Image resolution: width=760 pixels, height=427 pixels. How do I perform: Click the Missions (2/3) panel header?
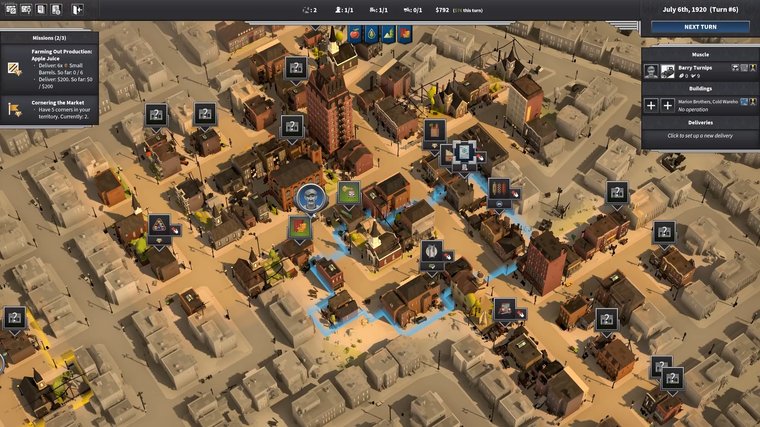point(49,37)
